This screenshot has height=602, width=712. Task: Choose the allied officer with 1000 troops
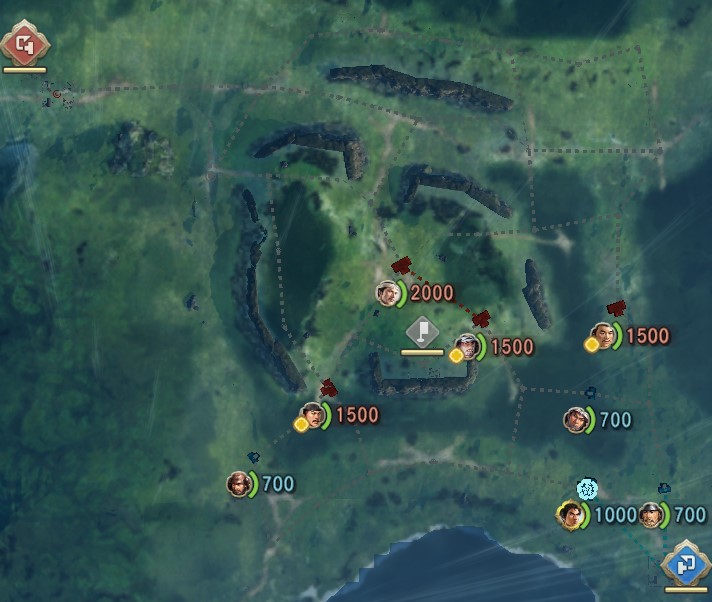click(x=570, y=515)
